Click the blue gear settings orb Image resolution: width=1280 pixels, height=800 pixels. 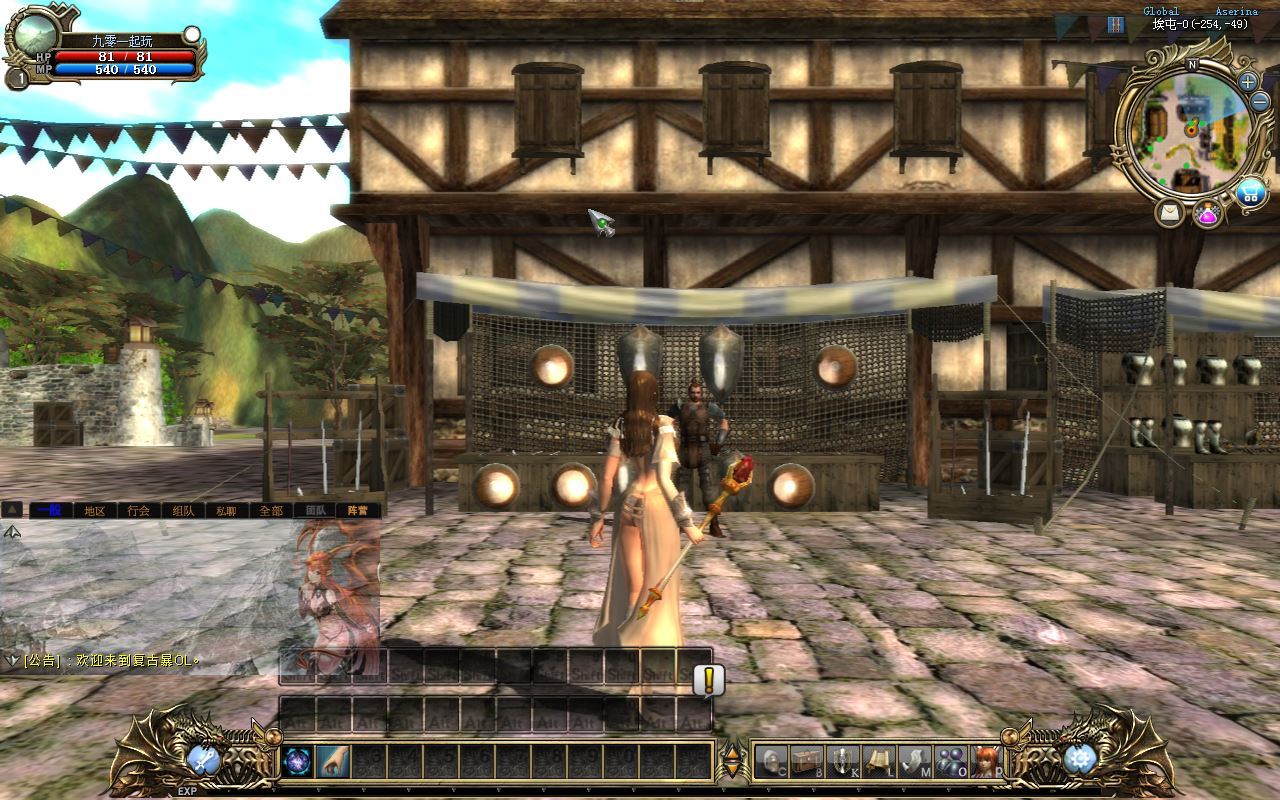(1080, 760)
